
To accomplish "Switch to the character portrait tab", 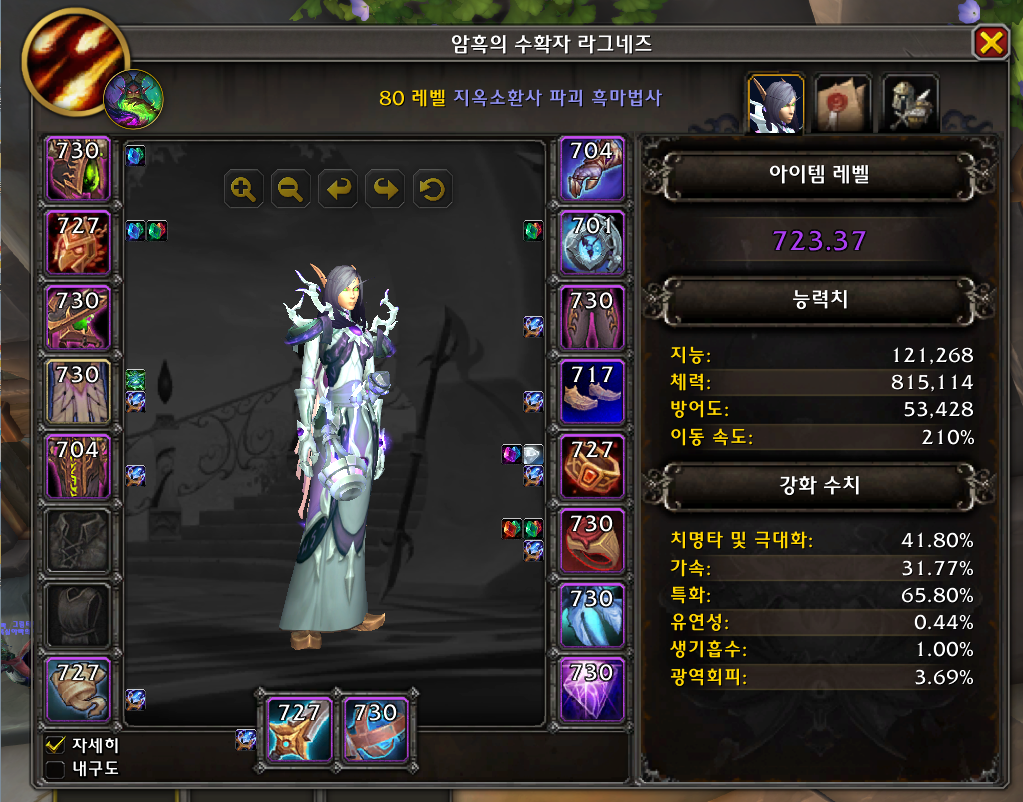I will [776, 104].
